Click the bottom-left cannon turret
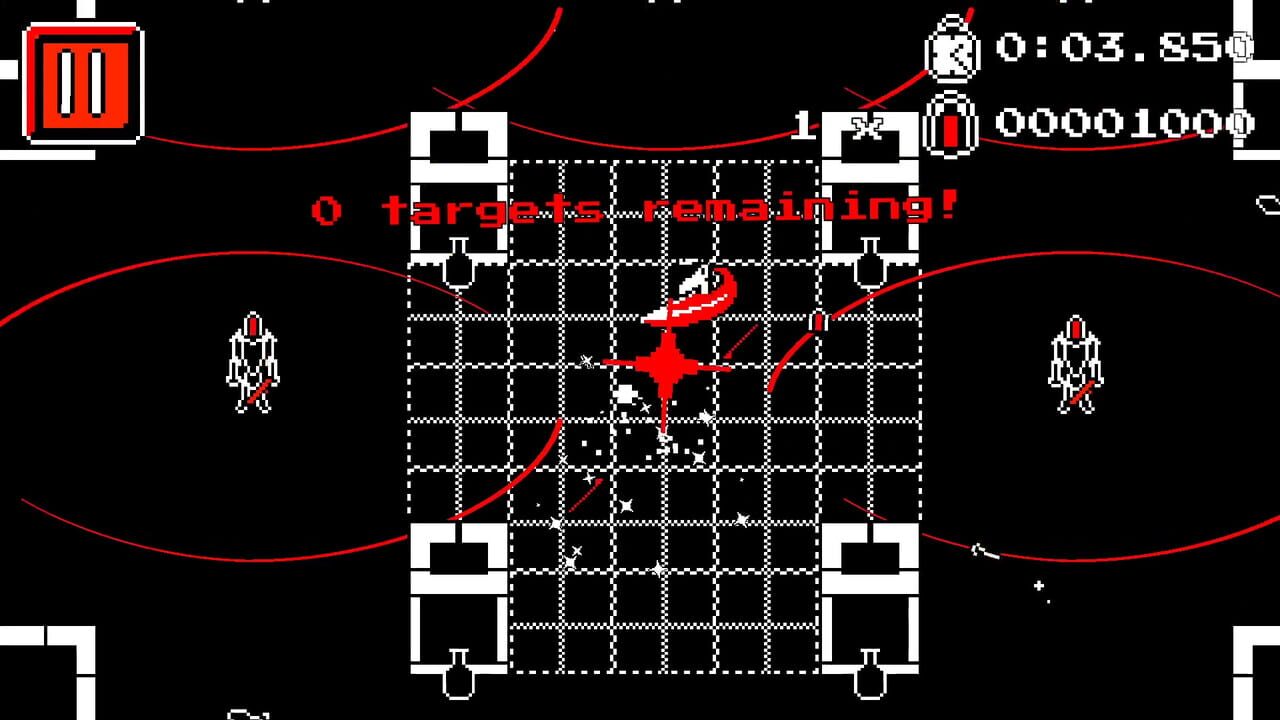Image resolution: width=1280 pixels, height=720 pixels. tap(456, 555)
